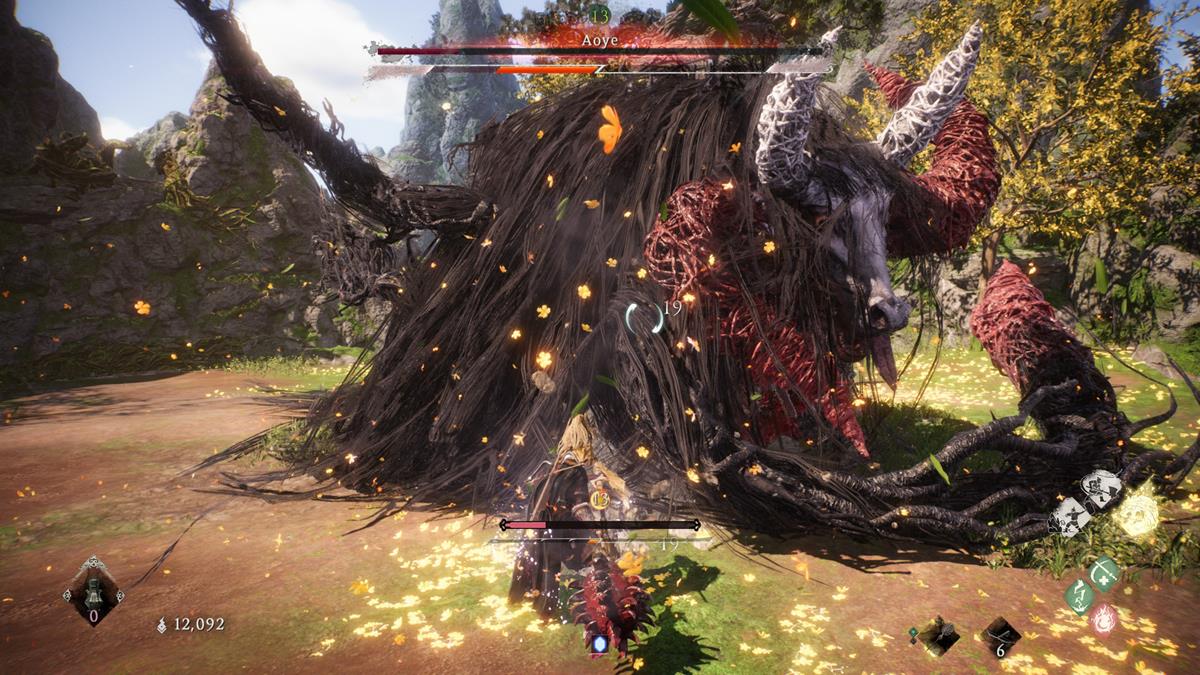Click the blue crystal buff icon

600,643
